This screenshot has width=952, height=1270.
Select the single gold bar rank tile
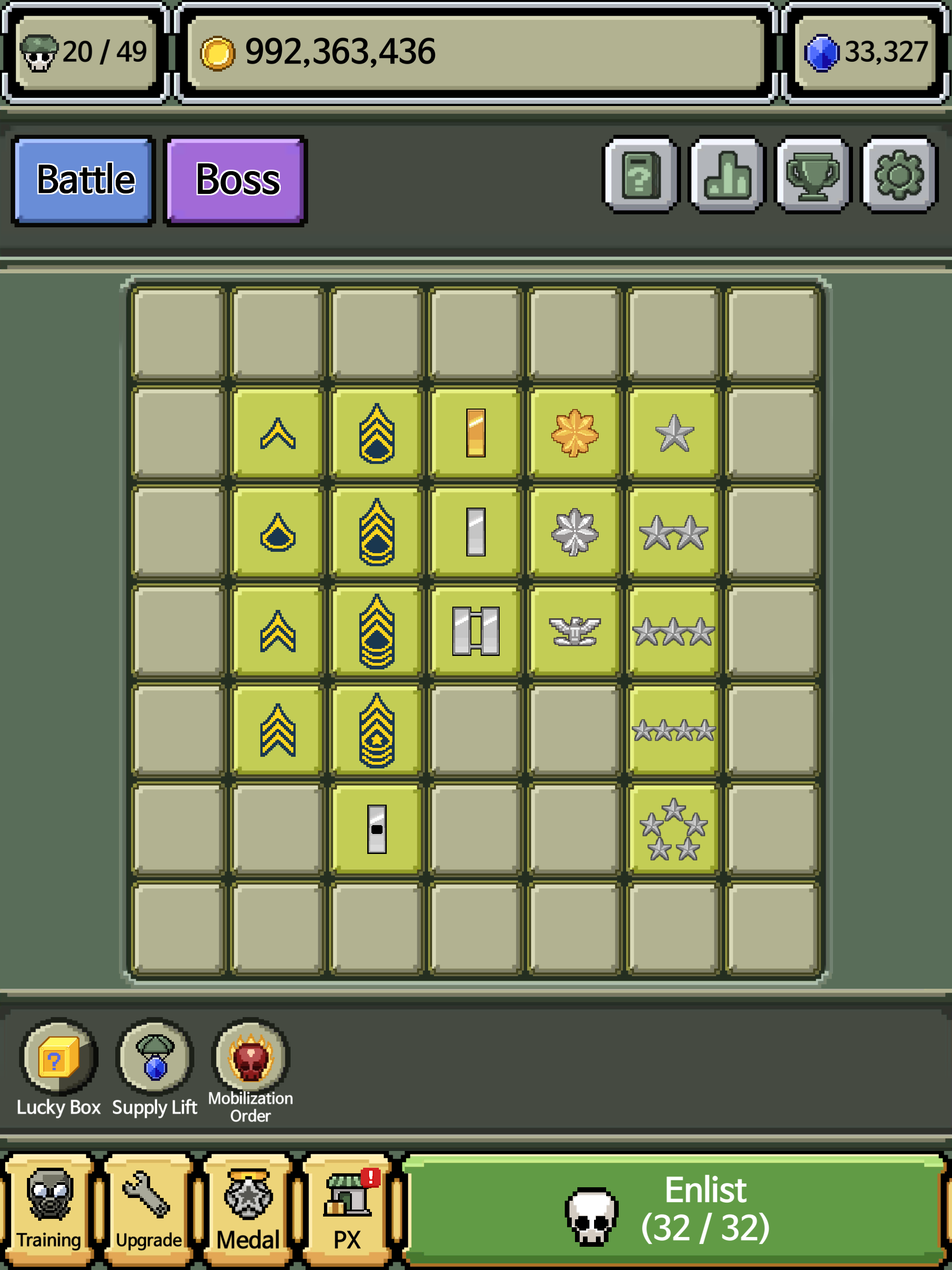476,432
